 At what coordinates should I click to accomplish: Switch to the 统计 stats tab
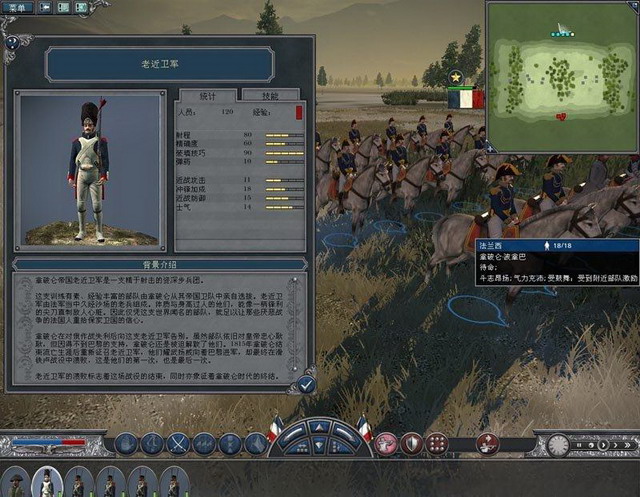point(208,95)
